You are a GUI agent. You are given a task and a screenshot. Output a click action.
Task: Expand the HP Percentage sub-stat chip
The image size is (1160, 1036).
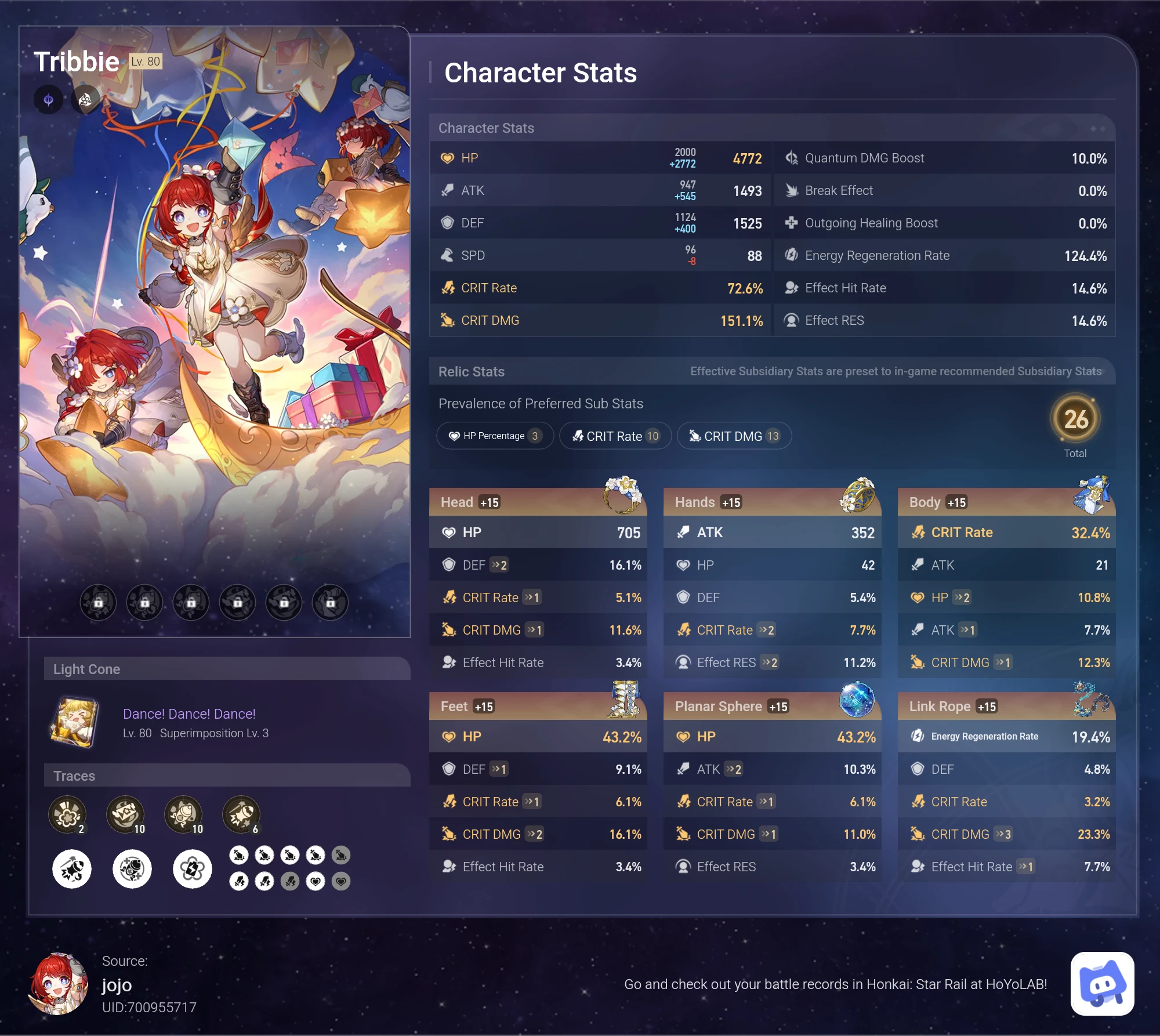click(x=494, y=436)
